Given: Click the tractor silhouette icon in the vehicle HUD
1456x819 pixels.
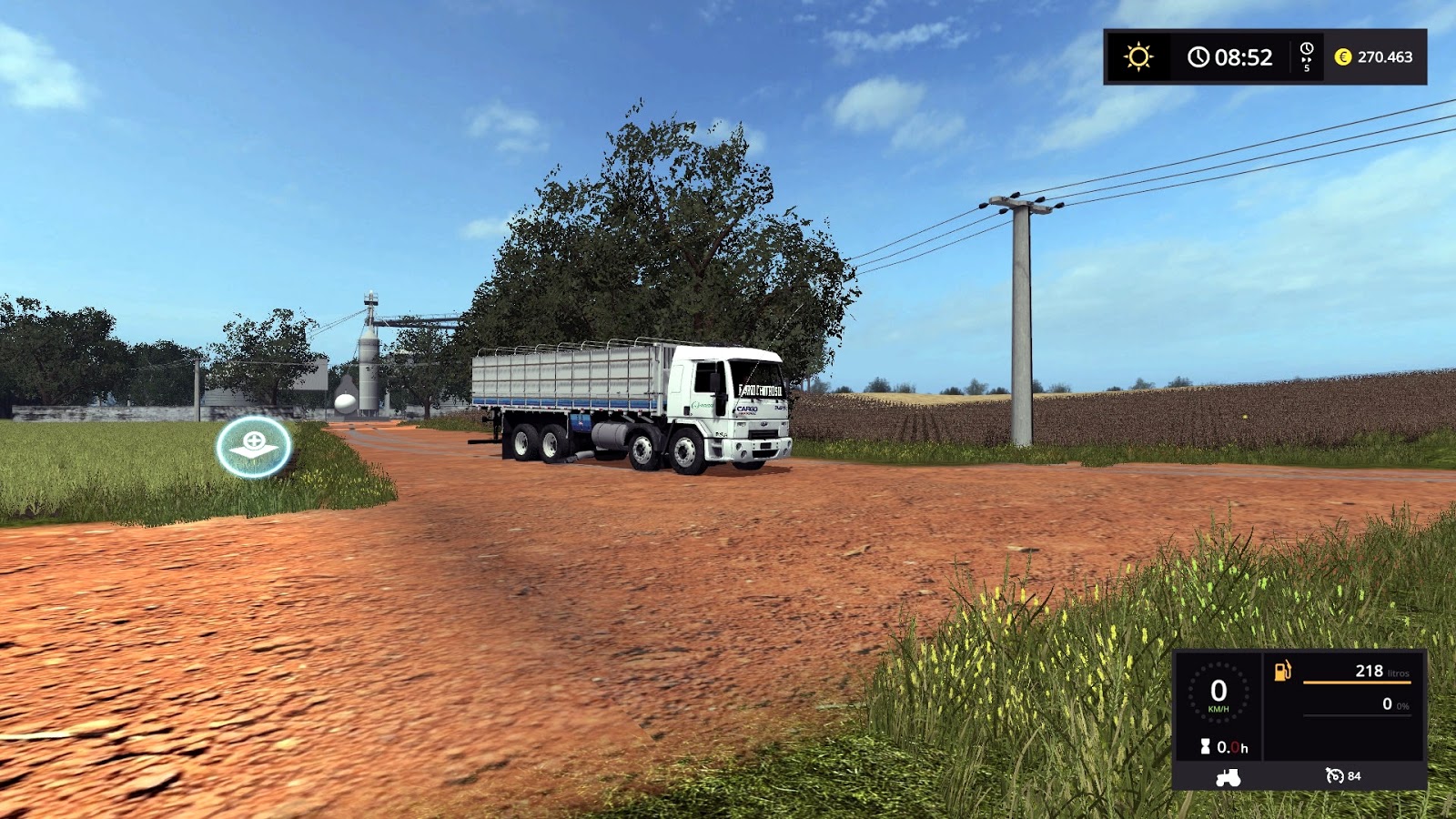Looking at the screenshot, I should click(1228, 778).
